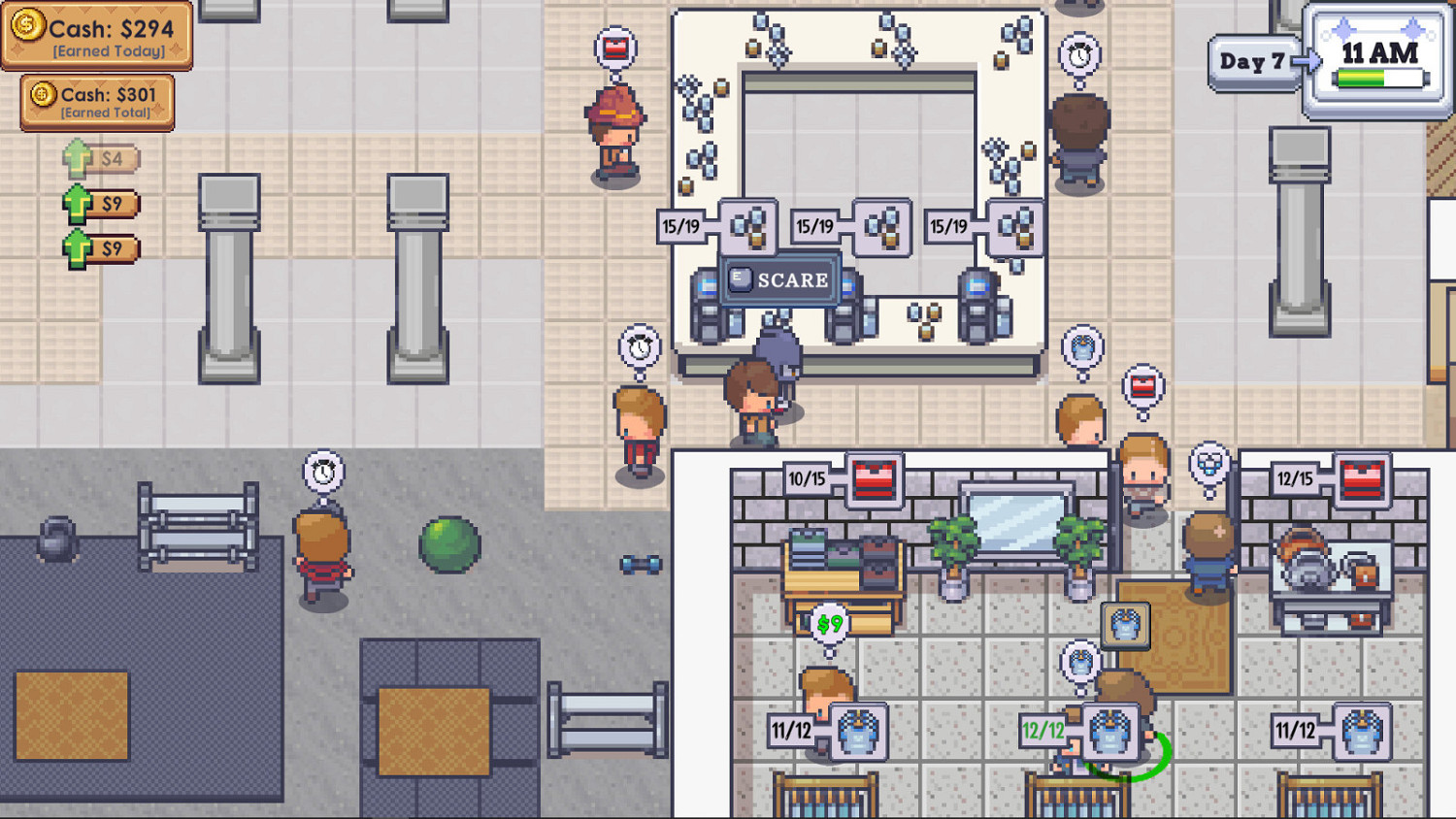Click the green exercise ball in the gym area
This screenshot has width=1456, height=819.
tap(449, 543)
